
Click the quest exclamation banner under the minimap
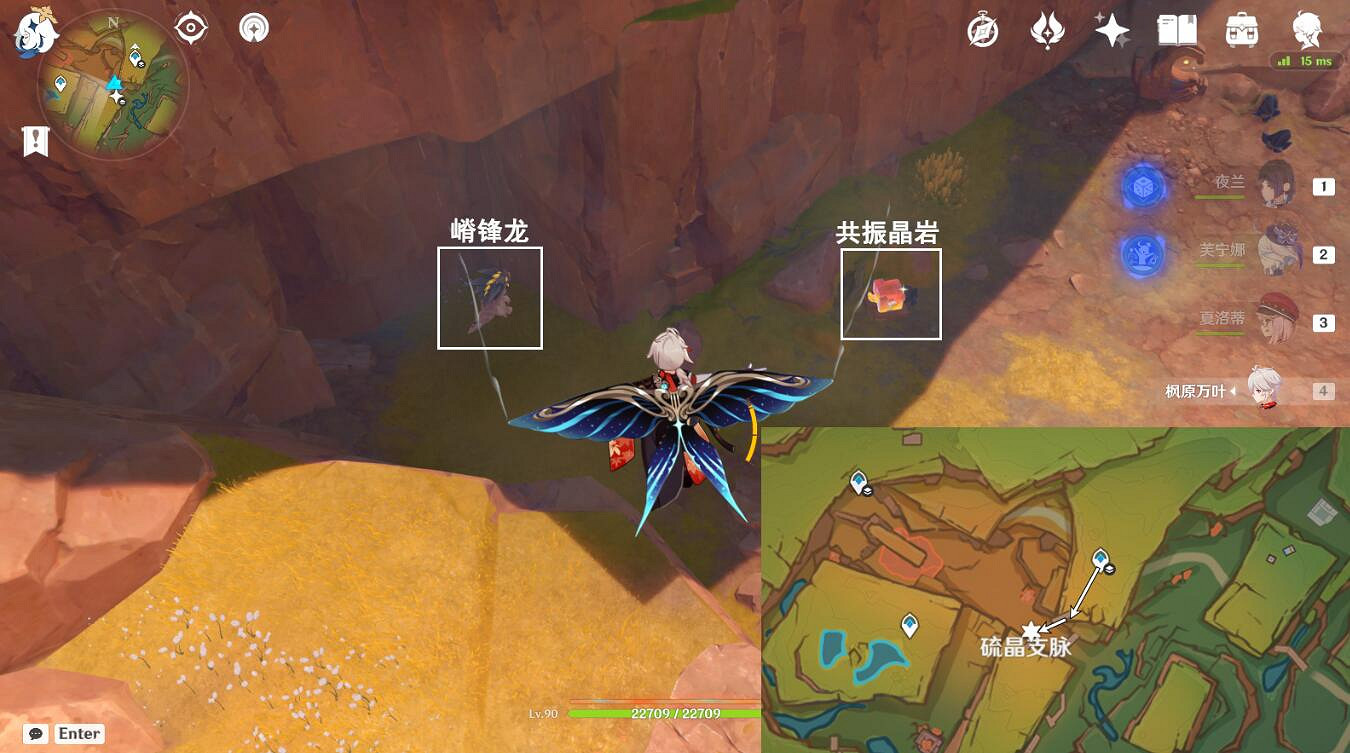point(36,140)
